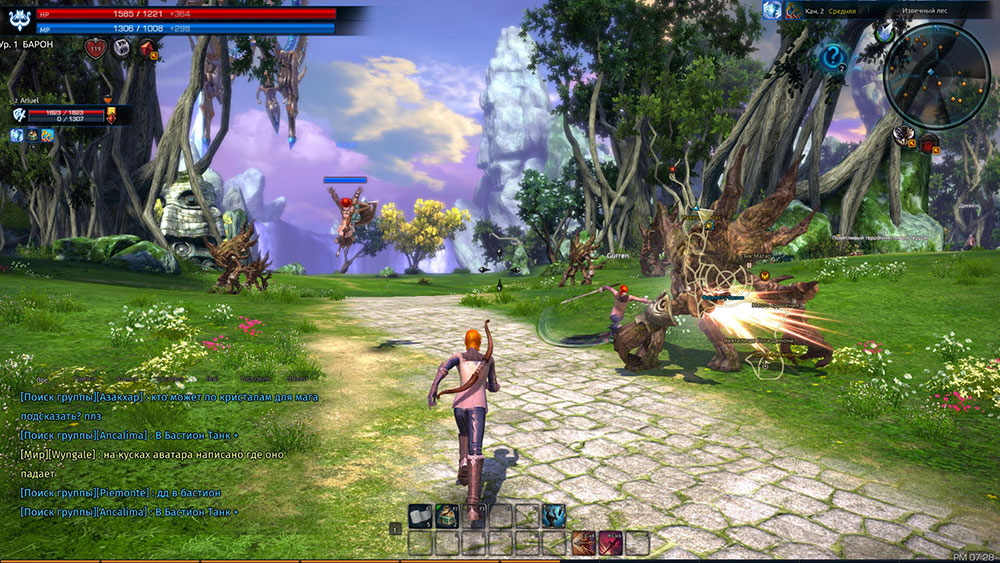
Task: Activate the treasure pouch hotbar item
Action: click(447, 516)
